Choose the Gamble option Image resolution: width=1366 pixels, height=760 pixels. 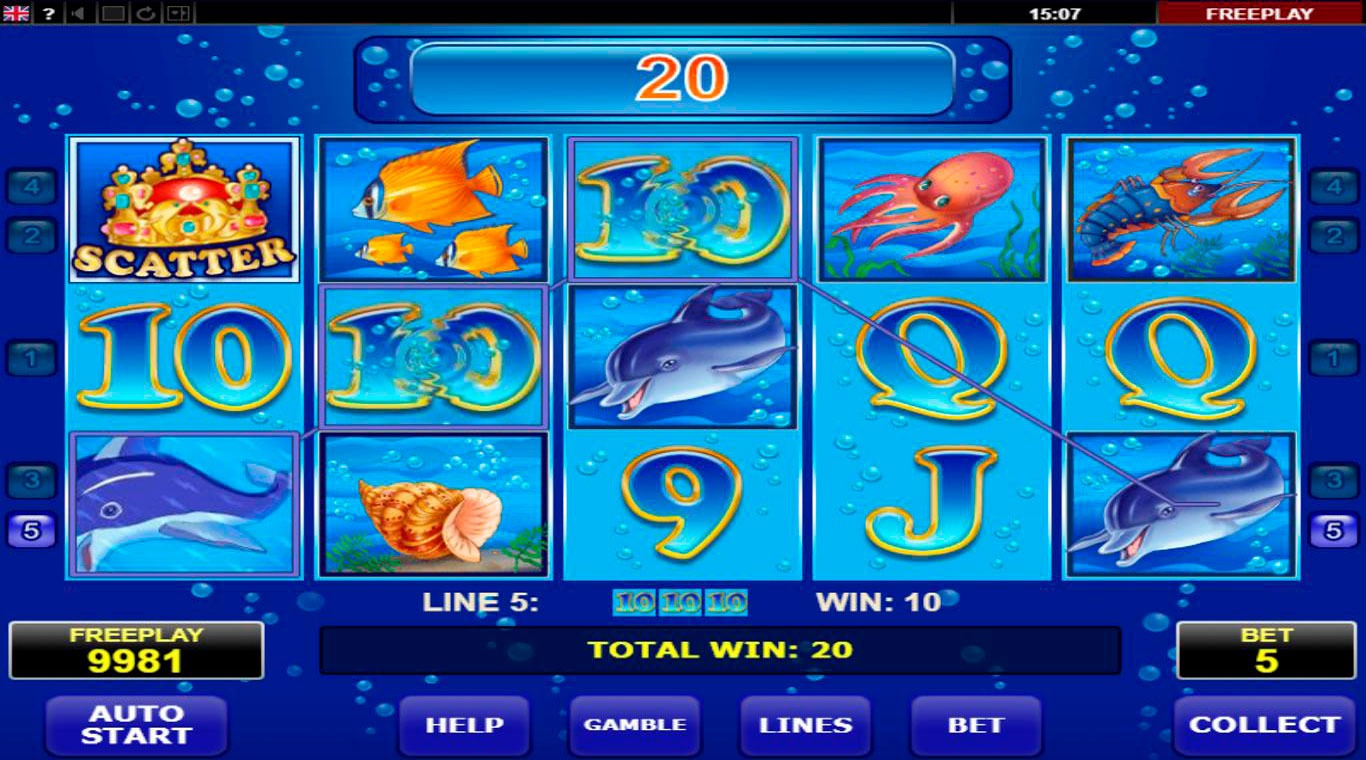635,725
